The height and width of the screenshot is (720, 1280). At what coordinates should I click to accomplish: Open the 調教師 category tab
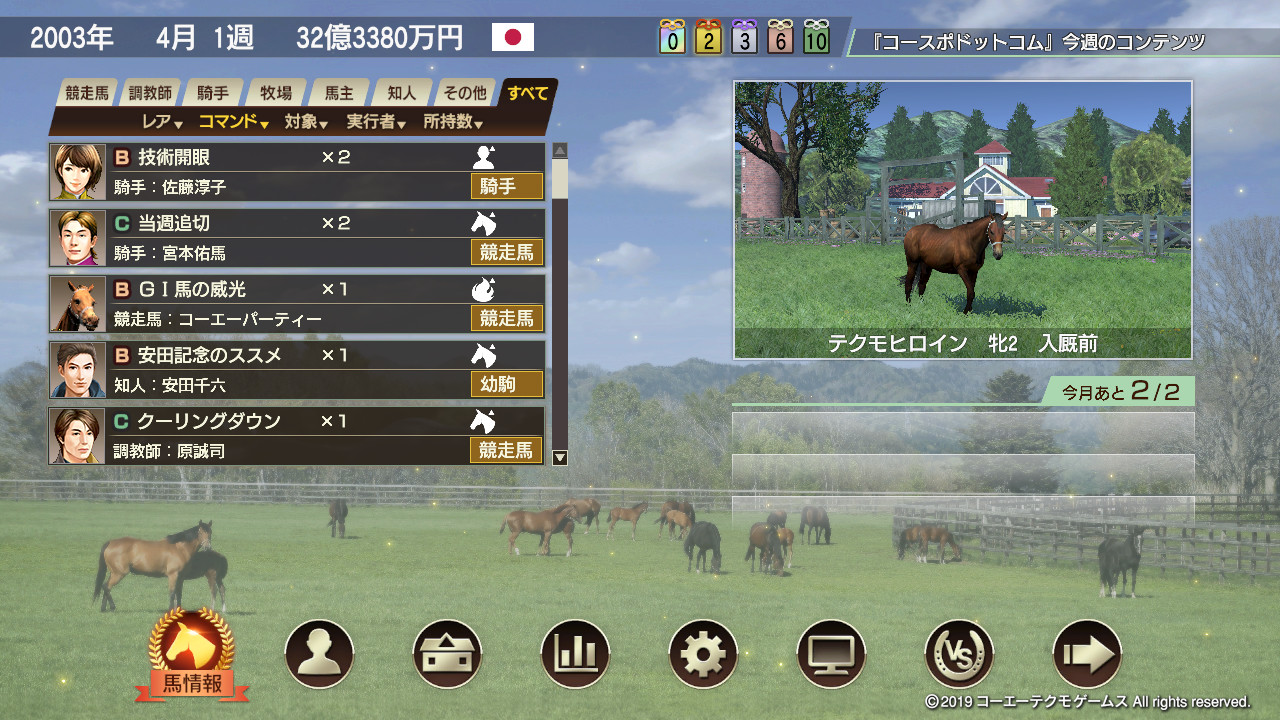click(150, 91)
